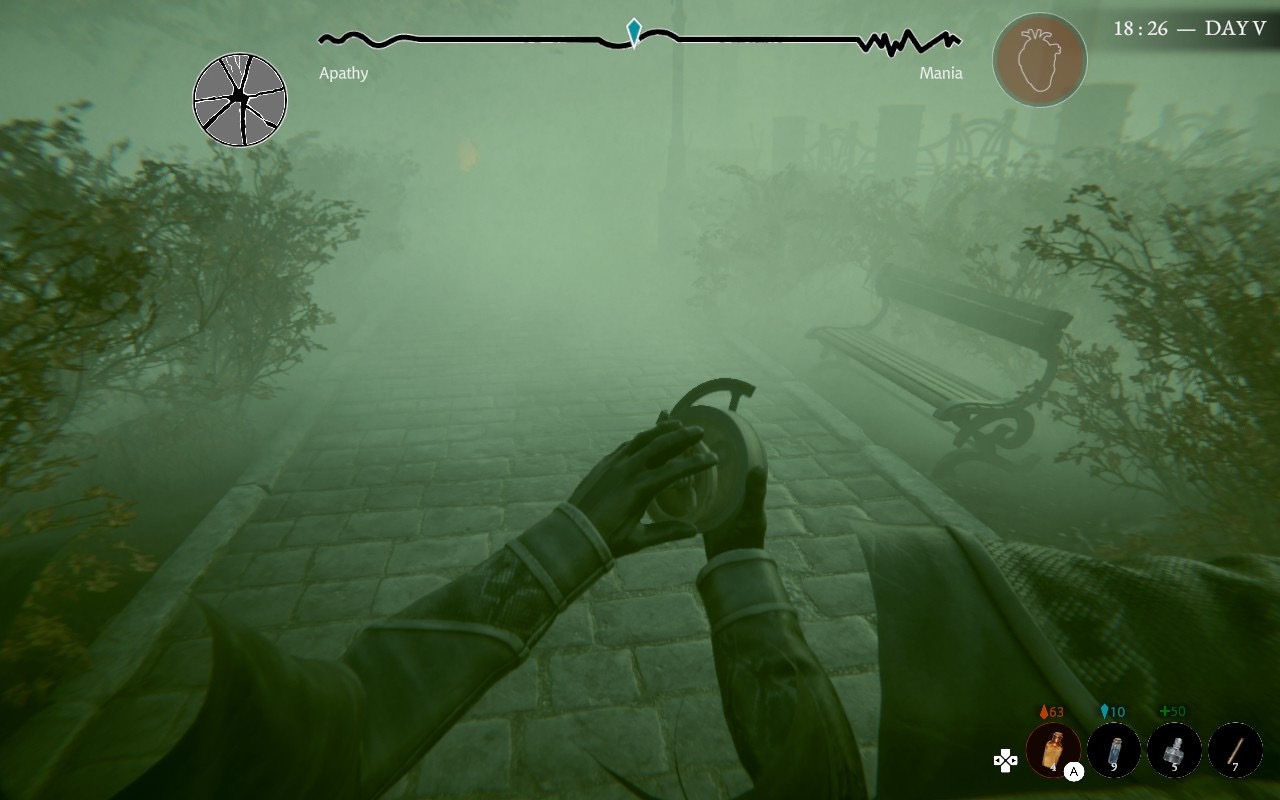This screenshot has width=1280, height=800.
Task: Open the heart health indicator
Action: (x=1041, y=60)
